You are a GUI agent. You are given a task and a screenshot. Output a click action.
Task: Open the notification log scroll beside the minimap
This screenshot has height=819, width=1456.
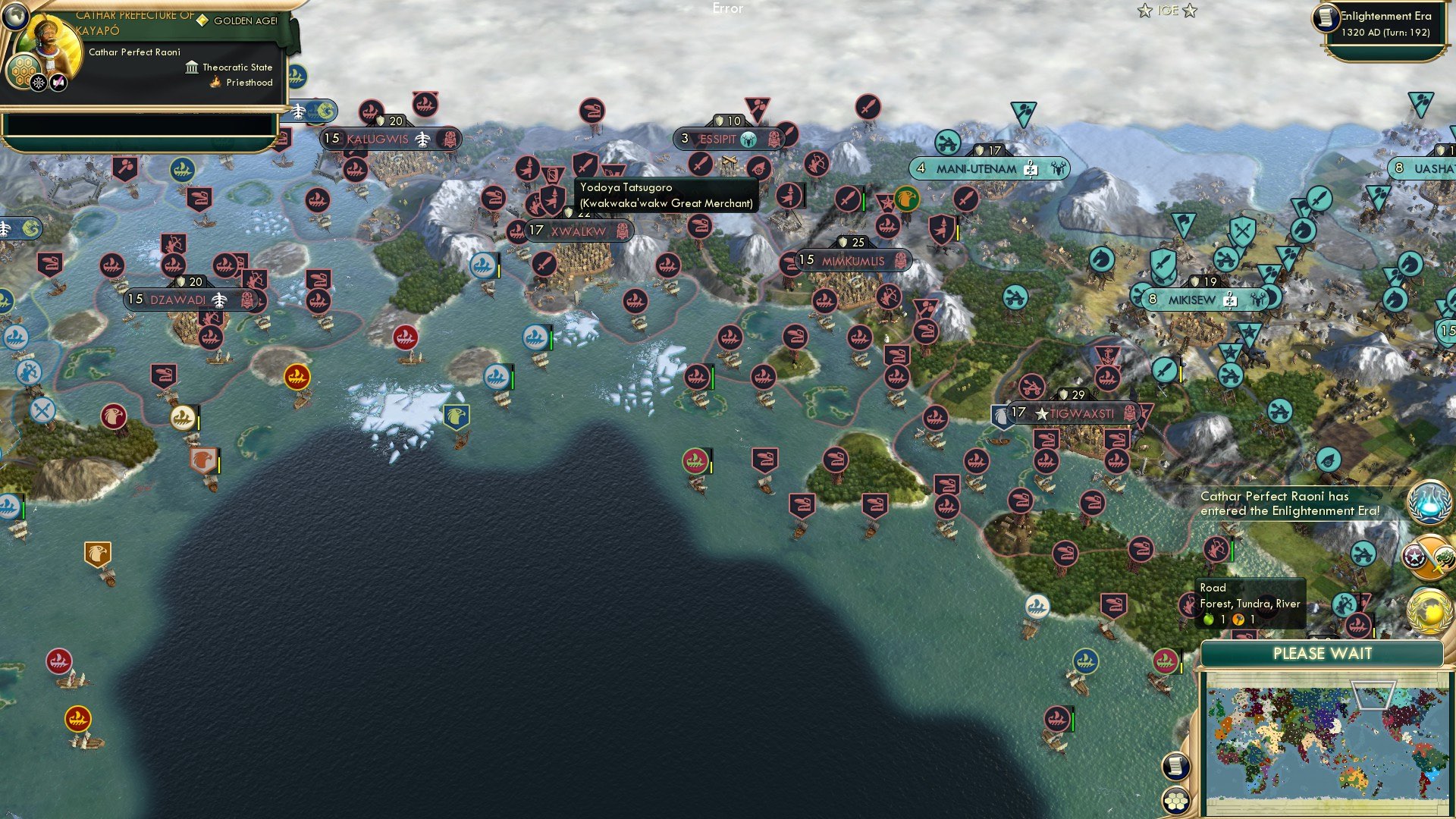tap(1176, 766)
